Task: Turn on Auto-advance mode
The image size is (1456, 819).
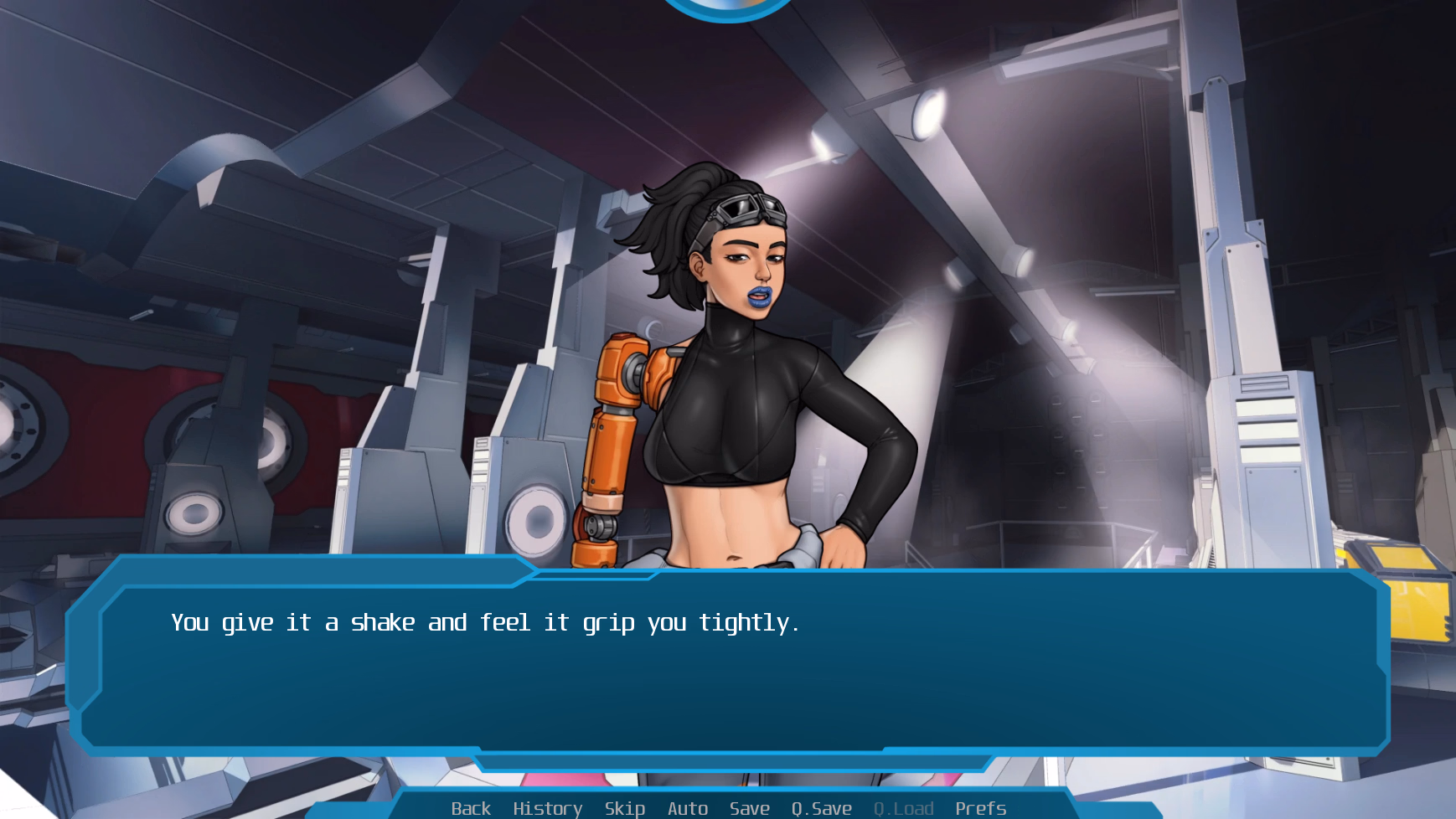Action: click(x=687, y=808)
